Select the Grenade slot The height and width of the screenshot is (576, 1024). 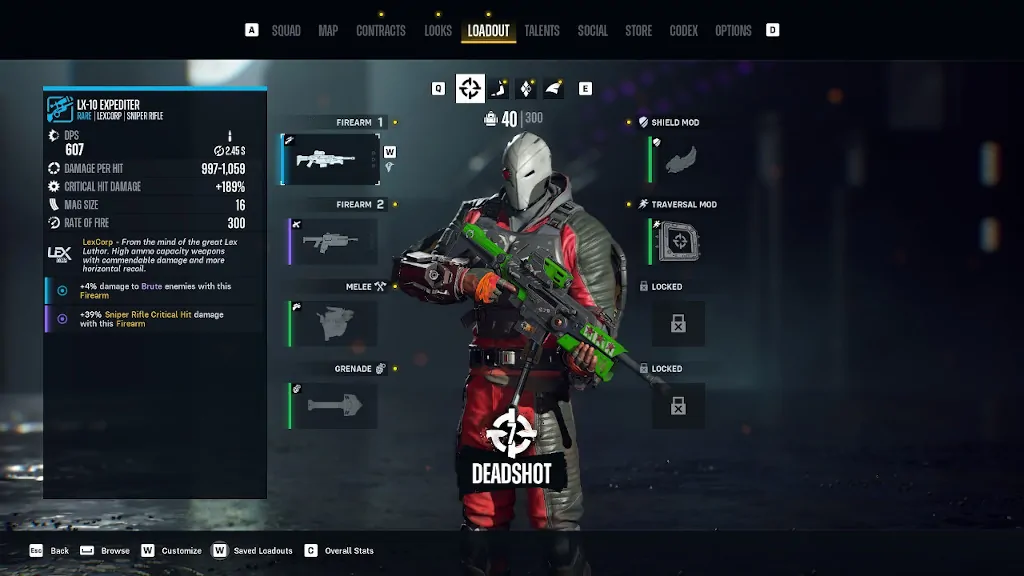[x=333, y=405]
